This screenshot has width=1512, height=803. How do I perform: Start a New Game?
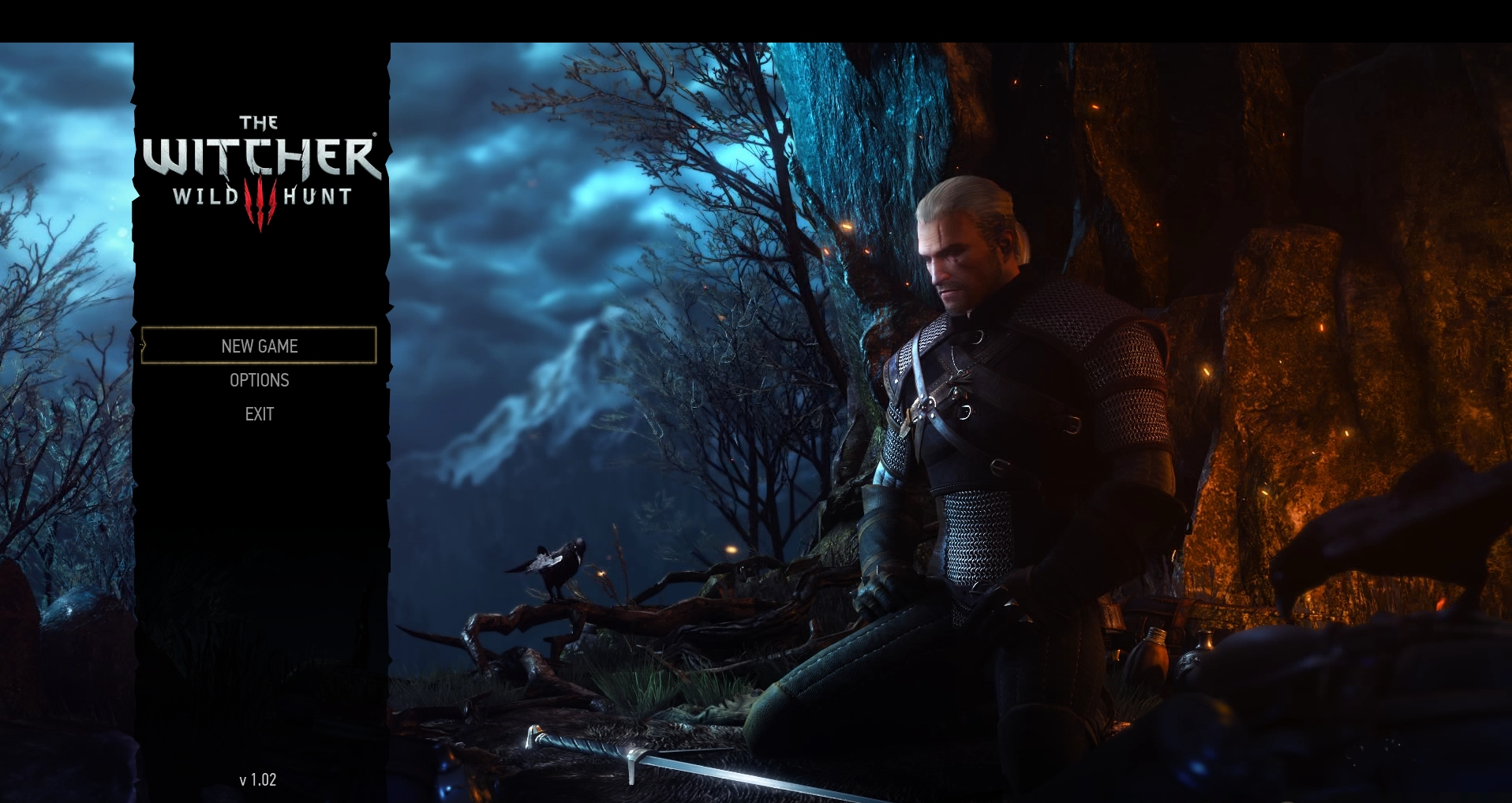[x=259, y=345]
